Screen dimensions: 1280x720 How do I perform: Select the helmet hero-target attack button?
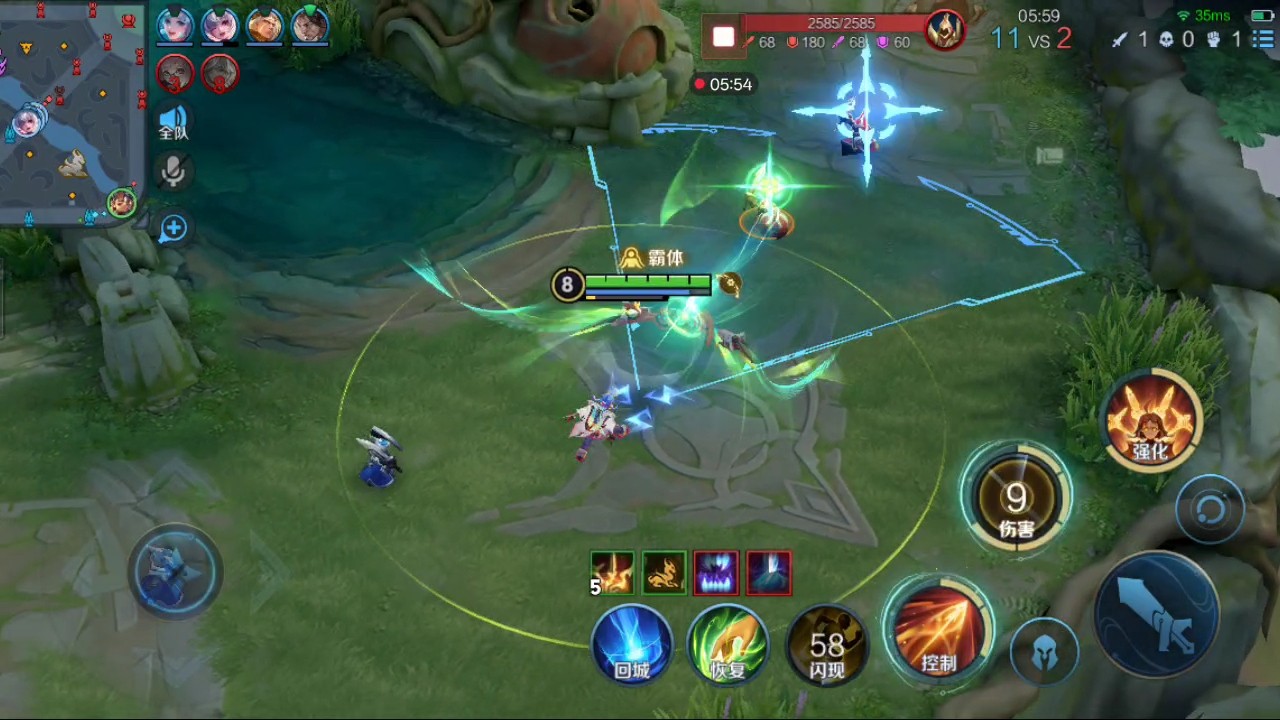1044,652
